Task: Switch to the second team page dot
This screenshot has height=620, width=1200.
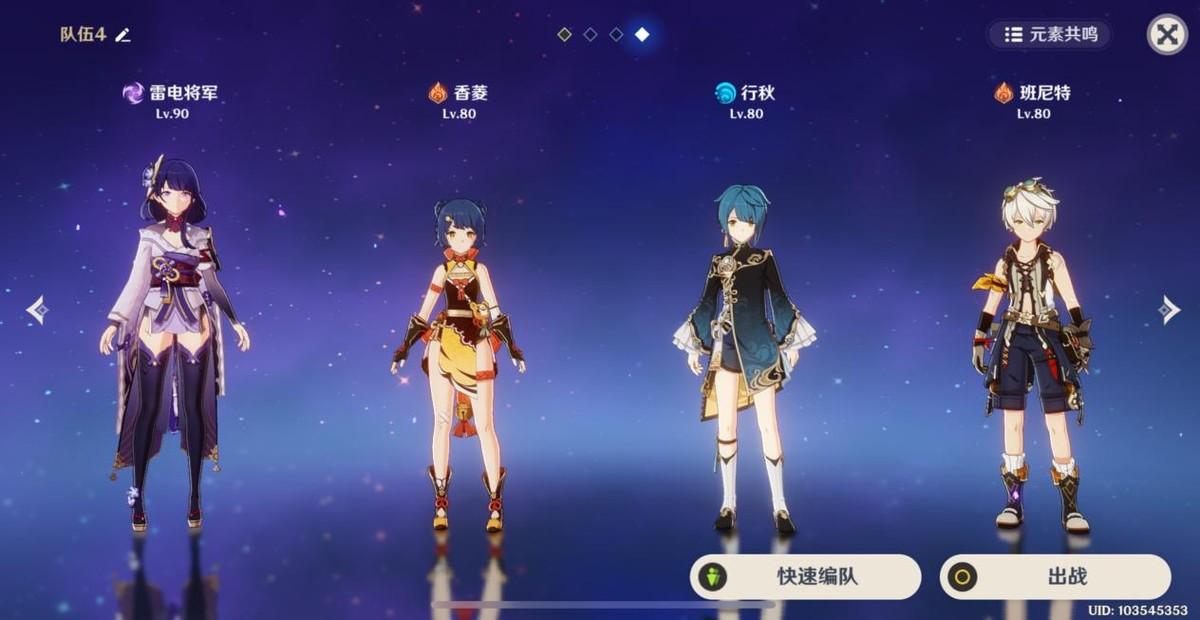Action: click(x=591, y=35)
